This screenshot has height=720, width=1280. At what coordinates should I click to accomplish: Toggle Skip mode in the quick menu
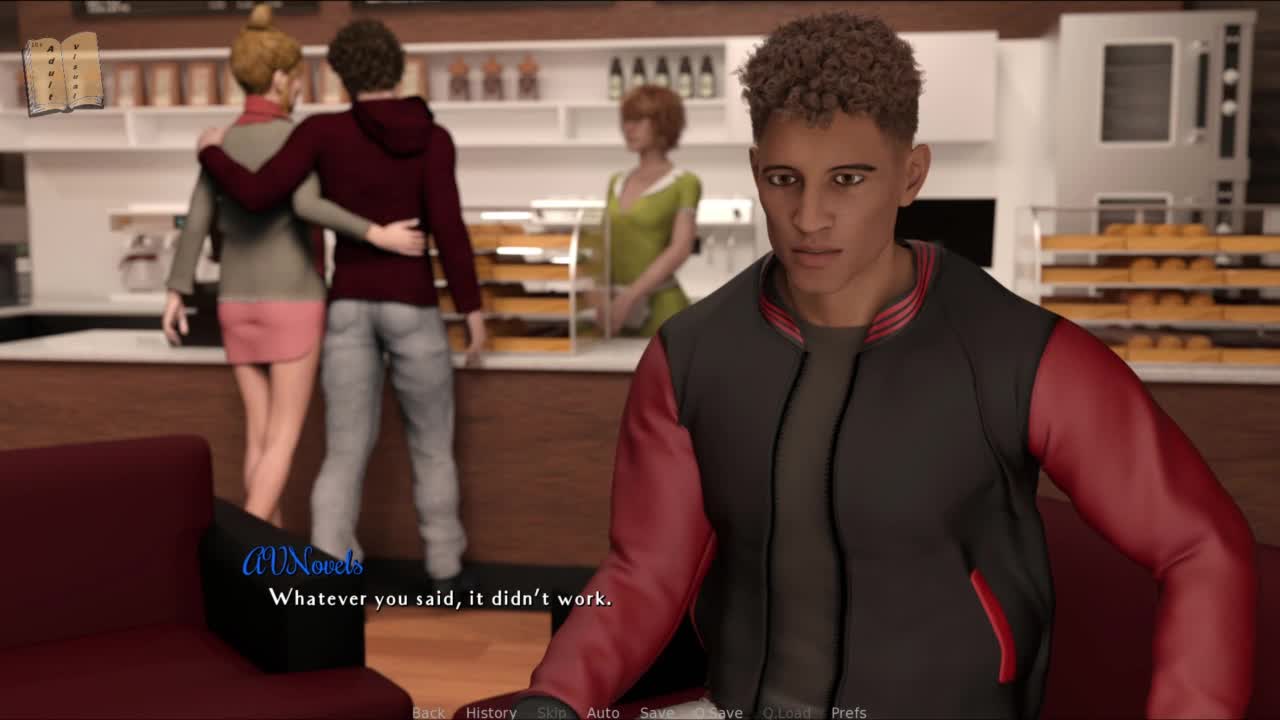point(551,712)
